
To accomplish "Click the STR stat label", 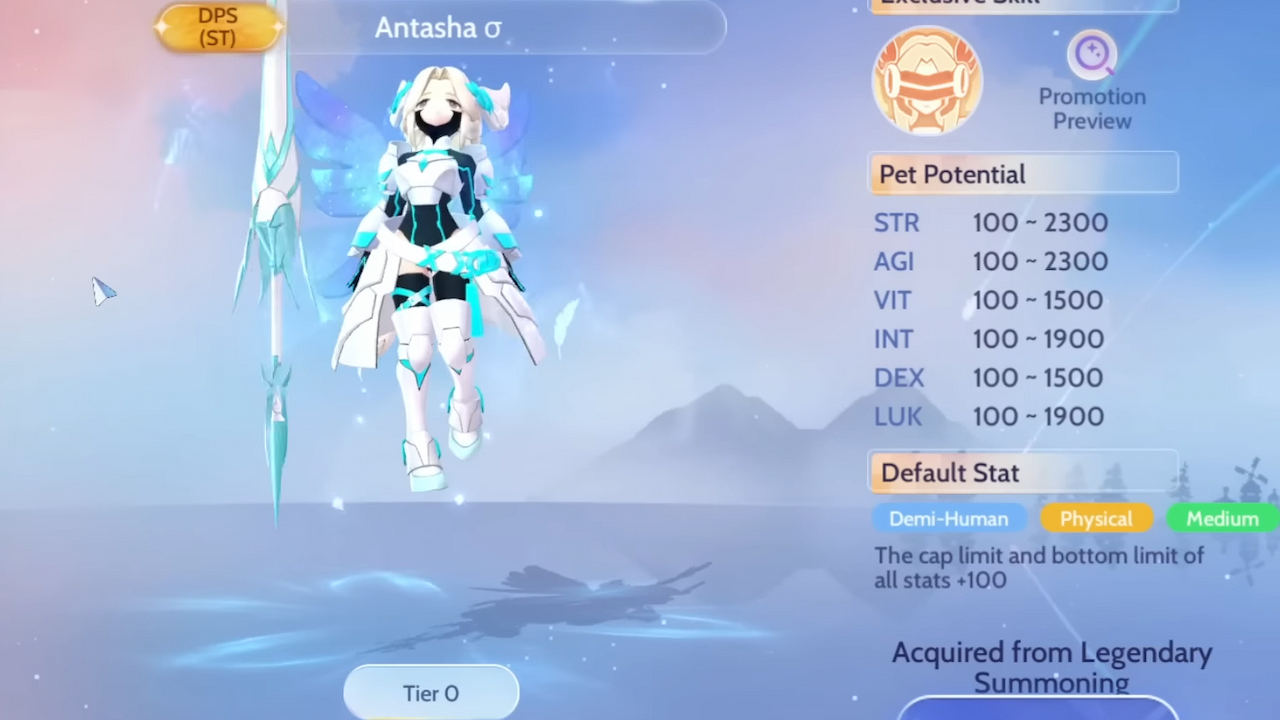I will (x=896, y=222).
